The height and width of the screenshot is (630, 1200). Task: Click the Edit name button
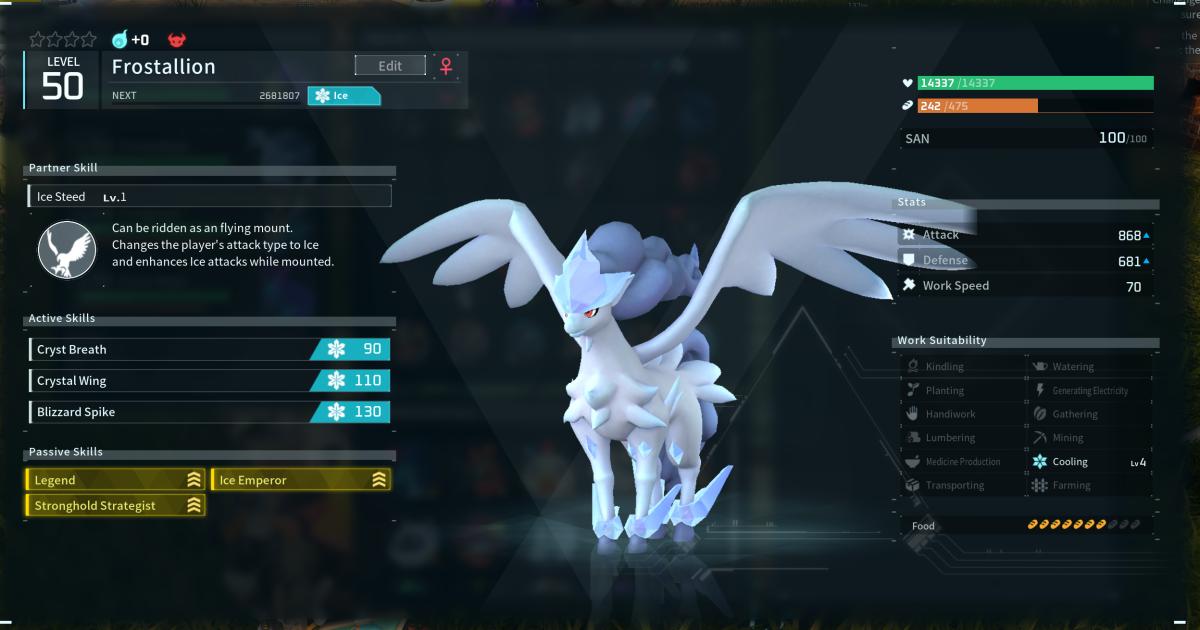click(x=390, y=66)
